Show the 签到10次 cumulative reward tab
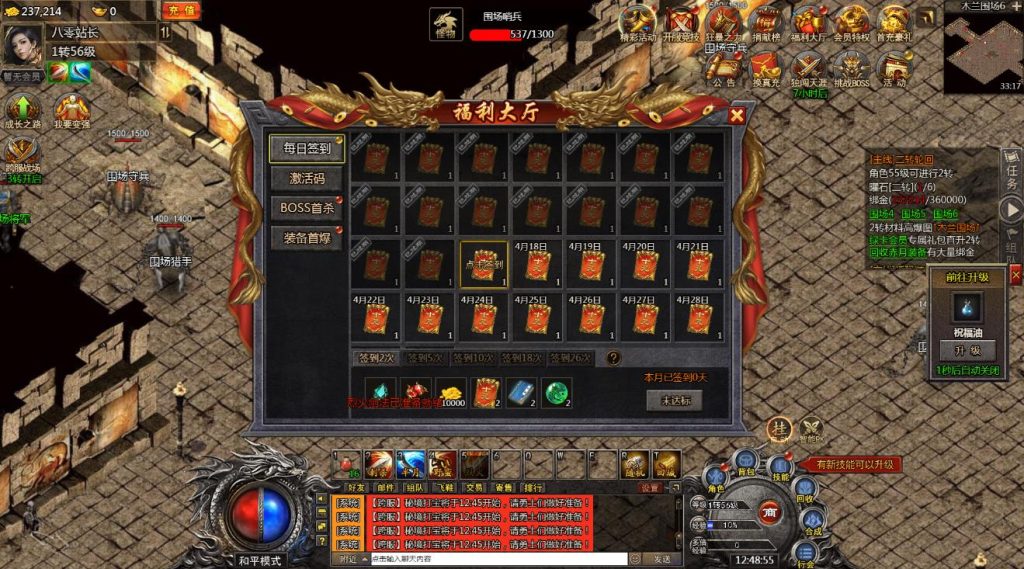Screen dimensions: 1024x569 point(472,358)
